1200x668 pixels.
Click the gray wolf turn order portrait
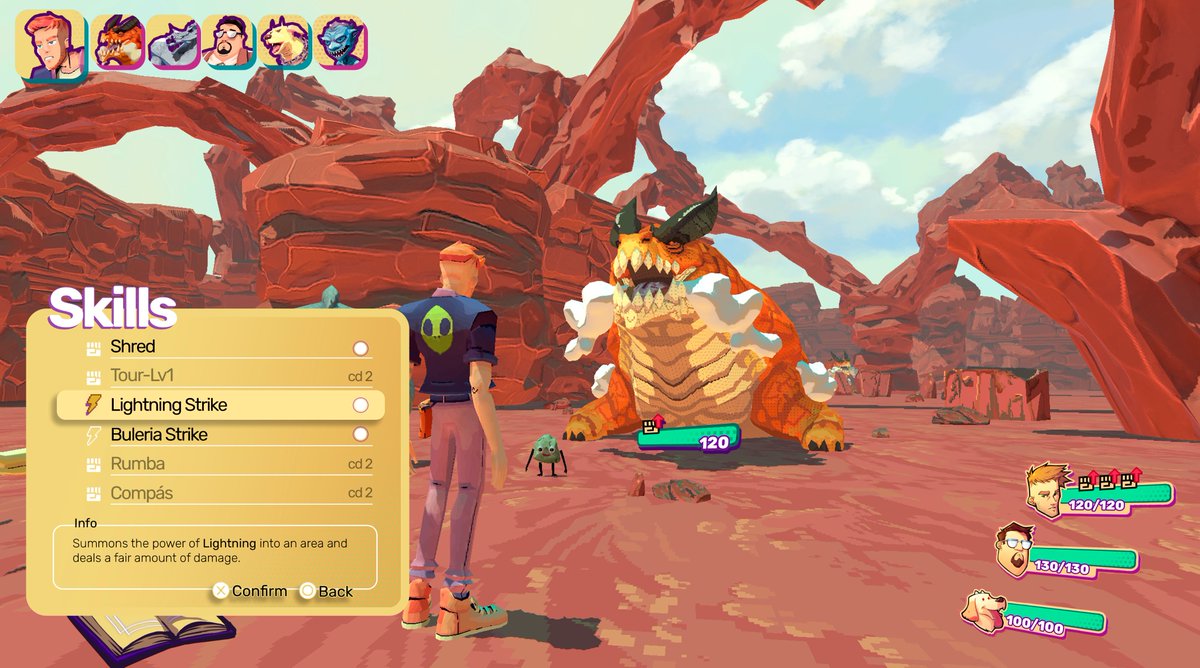click(x=175, y=42)
